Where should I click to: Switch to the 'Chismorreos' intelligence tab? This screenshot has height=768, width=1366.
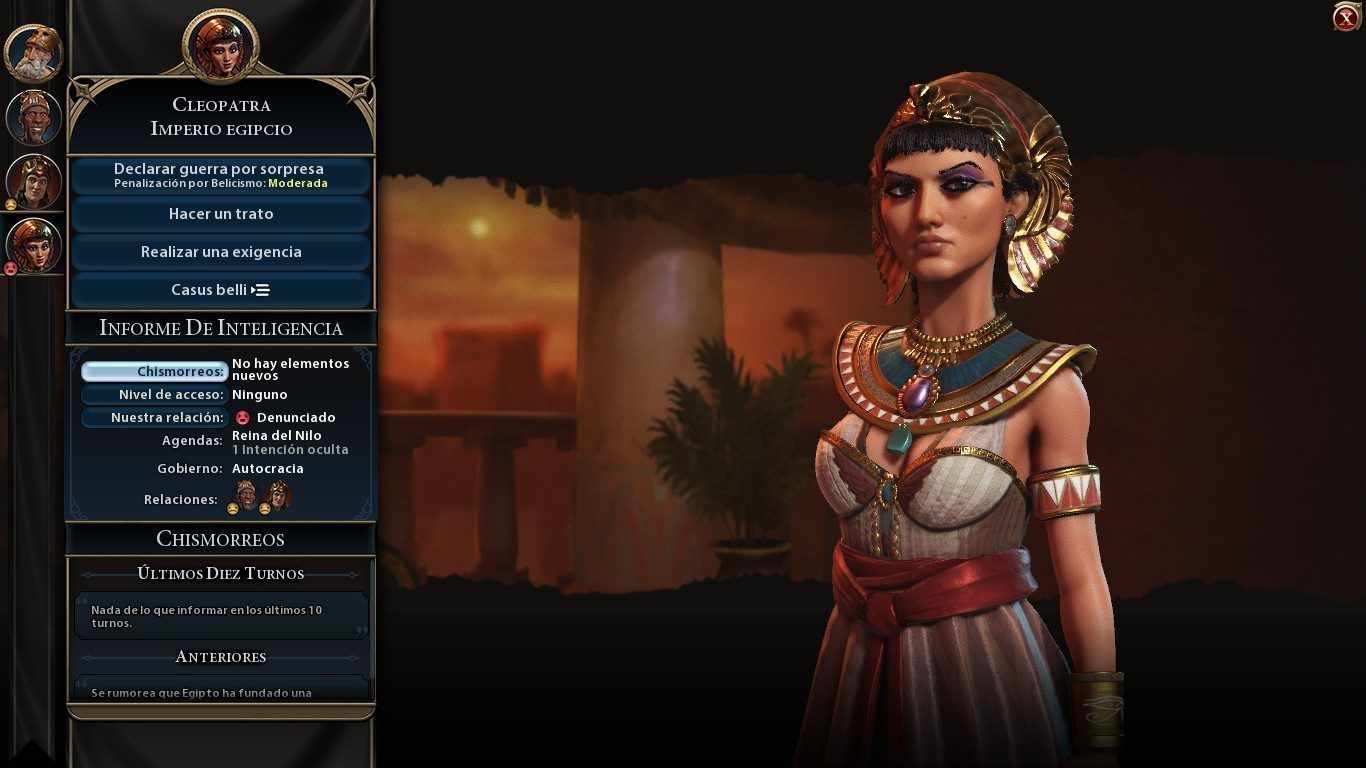154,372
